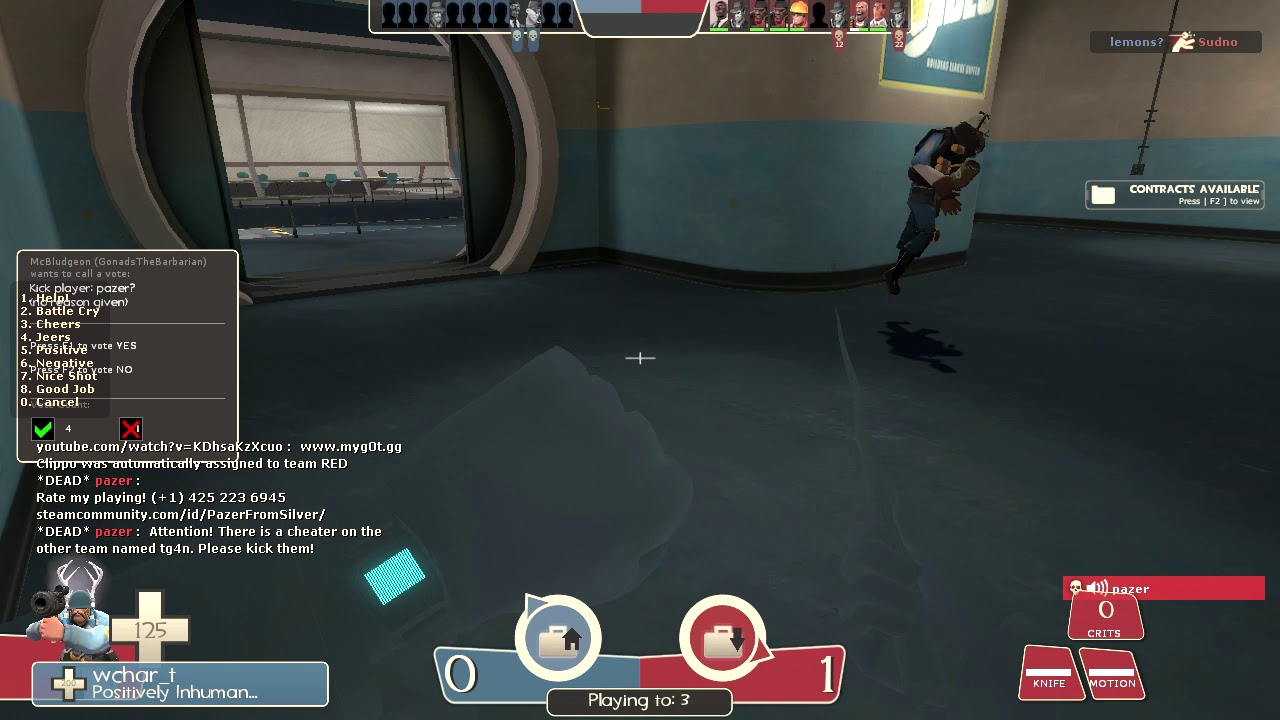Cancel the voice command menu

pos(56,402)
